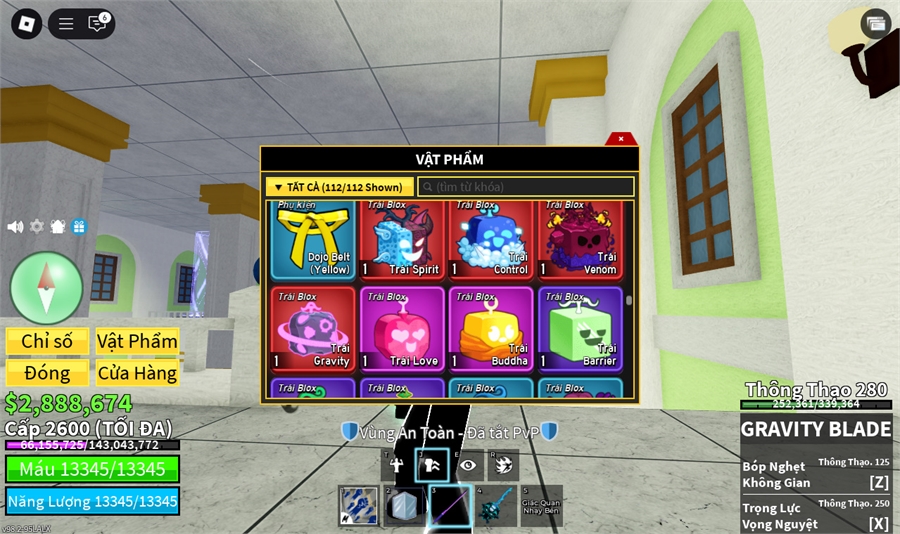Pick the Trái Barrier fruit
This screenshot has height=534, width=900.
(580, 329)
